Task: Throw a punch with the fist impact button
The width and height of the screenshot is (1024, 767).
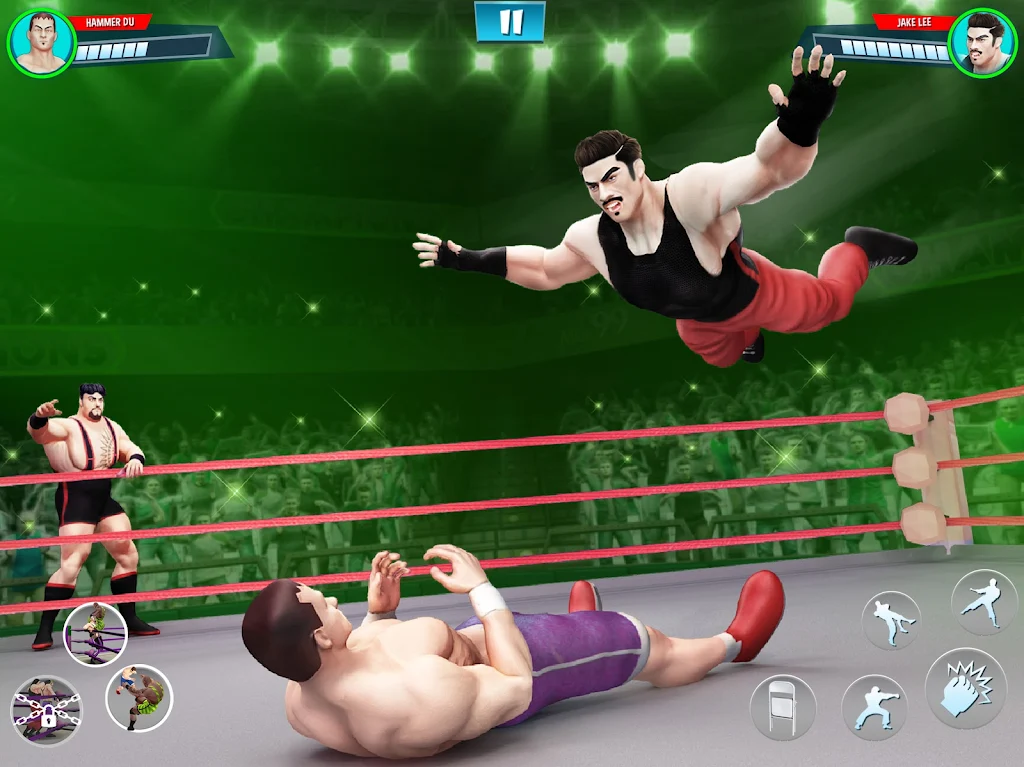Action: pos(965,688)
